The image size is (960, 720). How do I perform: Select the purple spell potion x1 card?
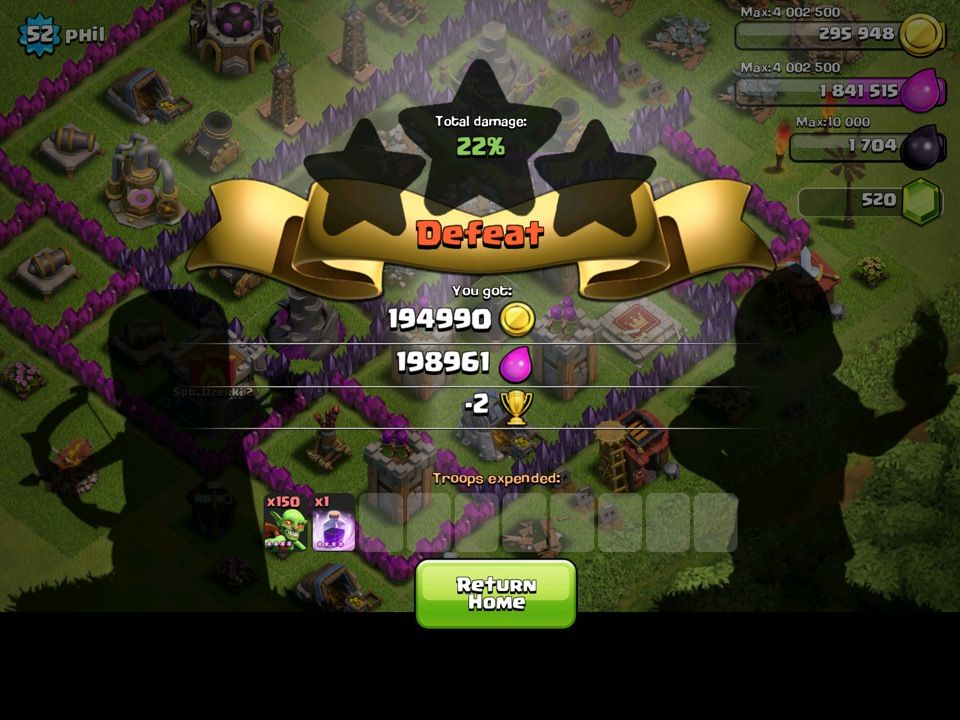point(333,523)
